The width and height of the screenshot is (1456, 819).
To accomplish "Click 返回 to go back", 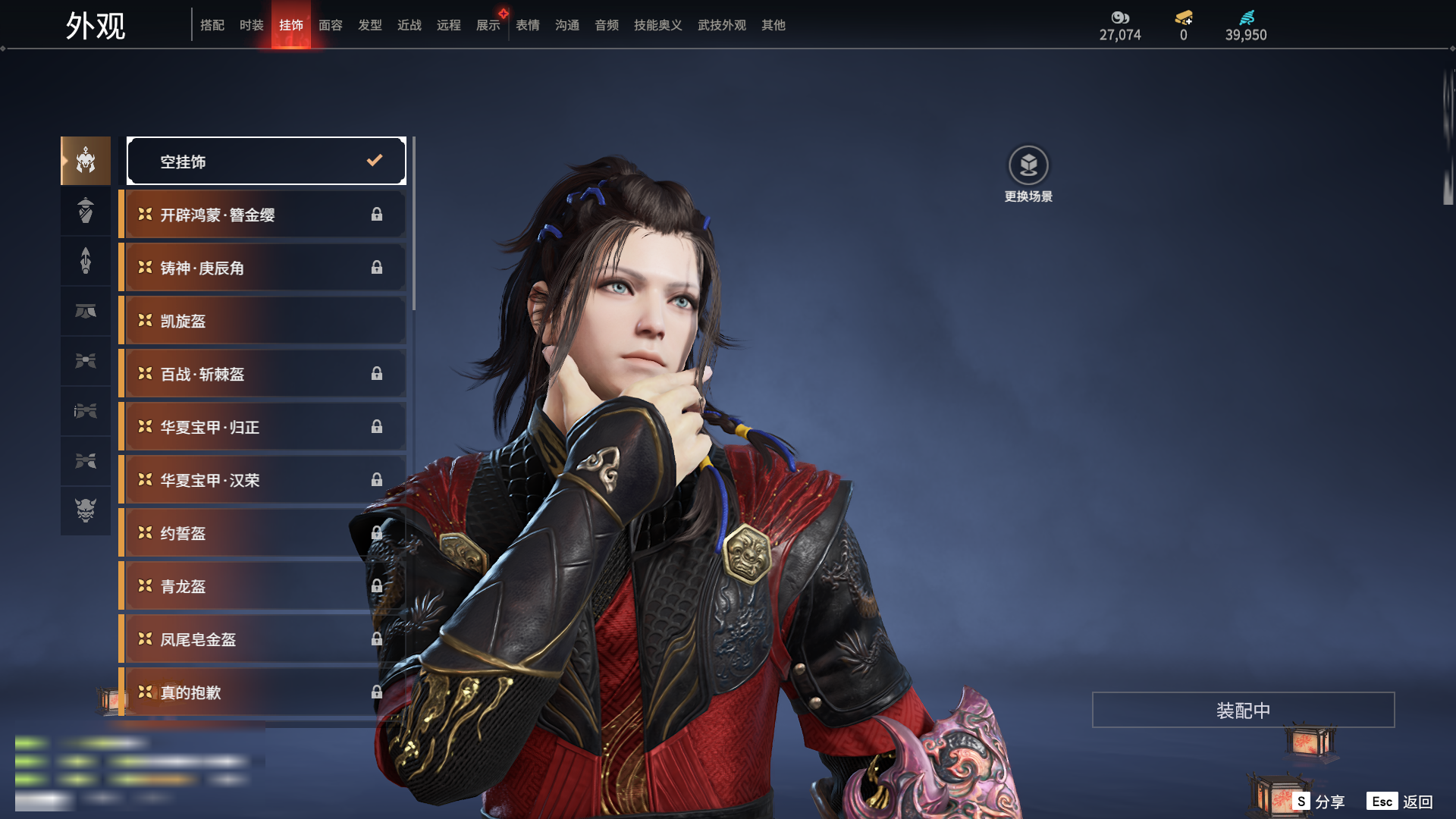I will tap(1400, 802).
